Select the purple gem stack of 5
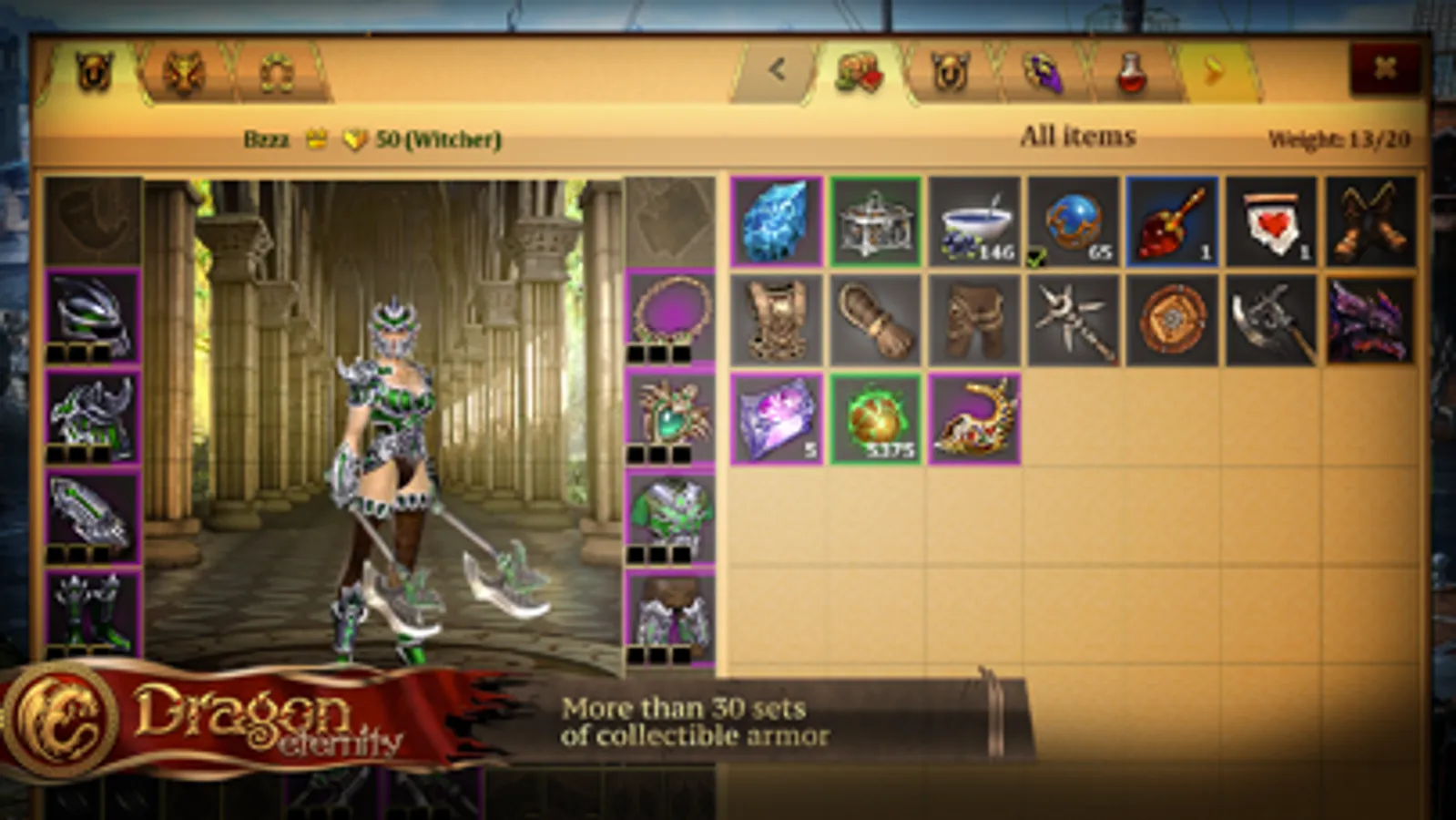The height and width of the screenshot is (820, 1456). pyautogui.click(x=776, y=417)
